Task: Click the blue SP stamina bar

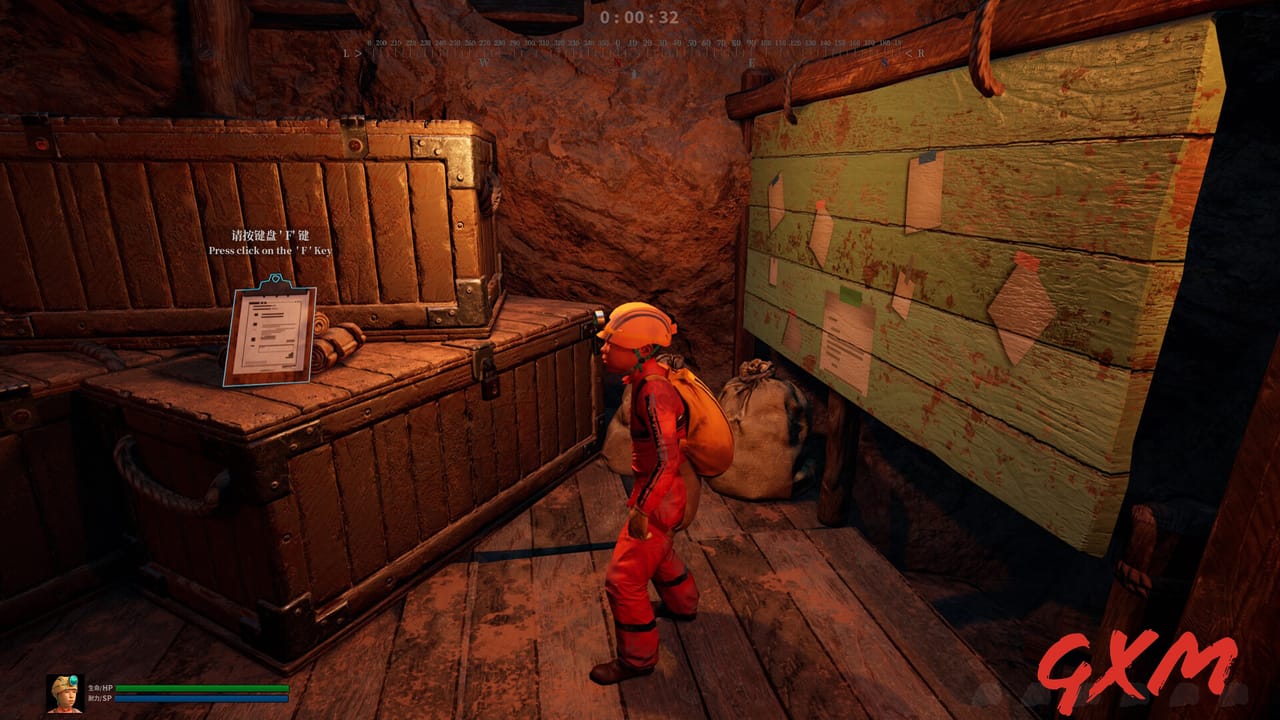Action: click(x=200, y=700)
